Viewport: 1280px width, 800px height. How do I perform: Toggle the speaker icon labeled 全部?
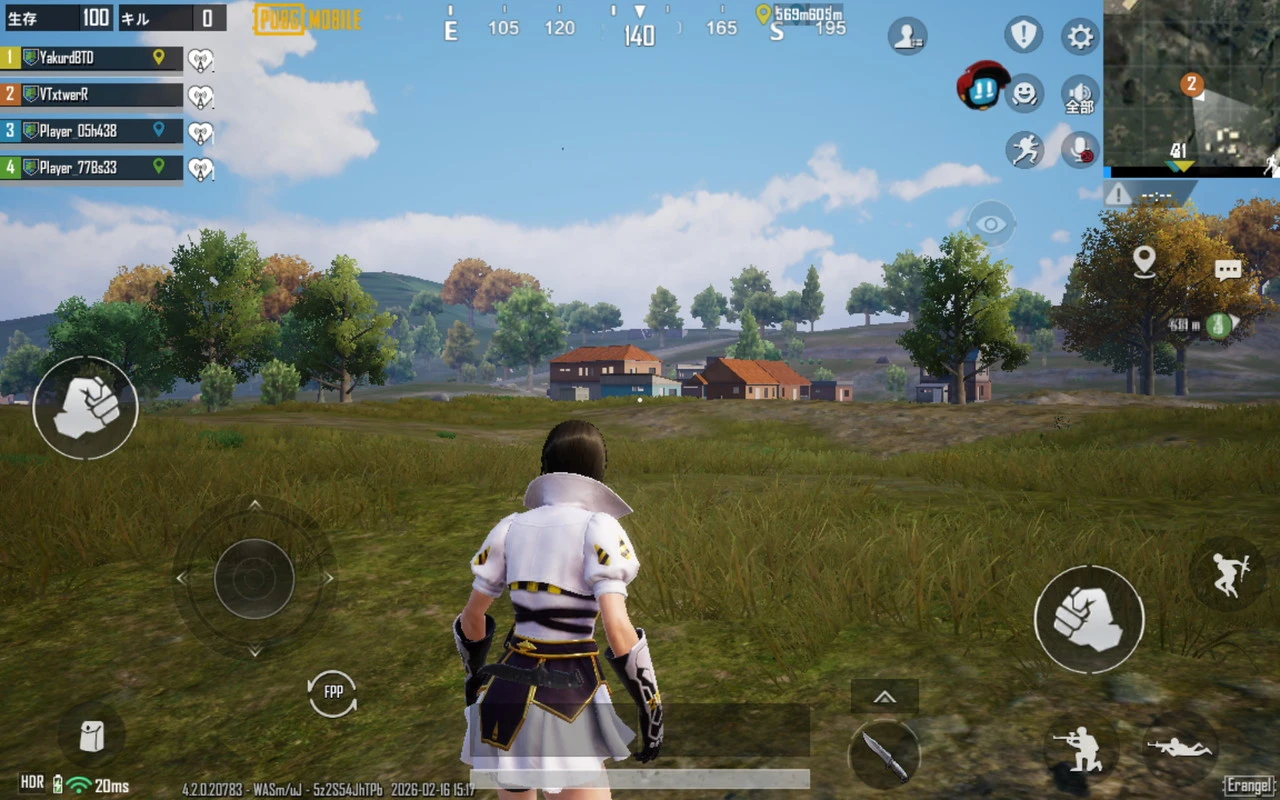click(1080, 94)
